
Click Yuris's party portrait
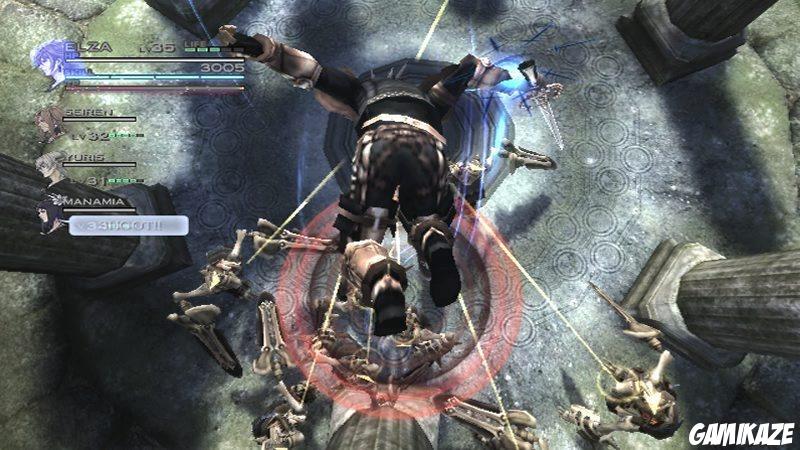(48, 167)
